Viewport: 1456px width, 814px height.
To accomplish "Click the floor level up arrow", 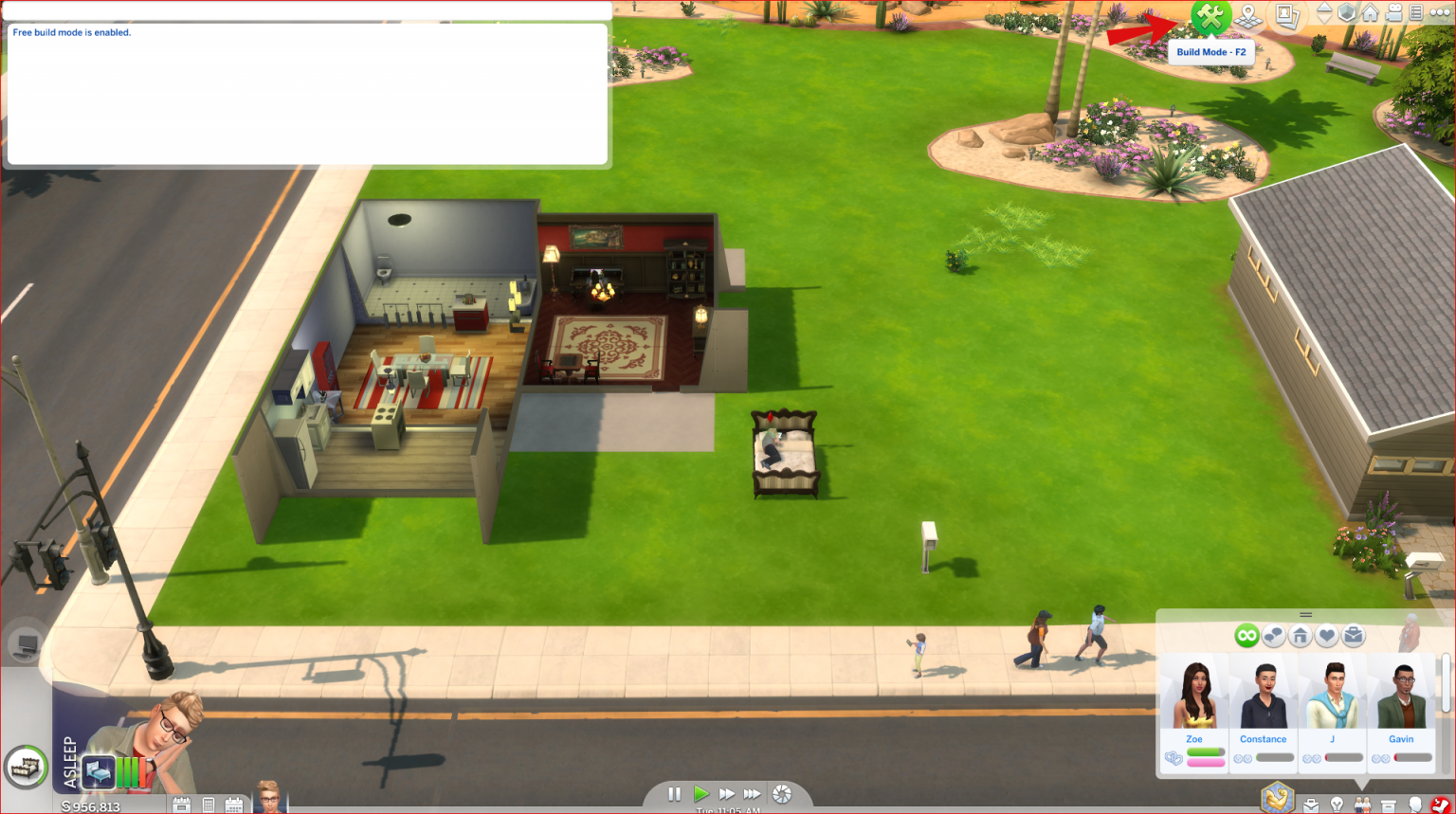I will click(1324, 9).
